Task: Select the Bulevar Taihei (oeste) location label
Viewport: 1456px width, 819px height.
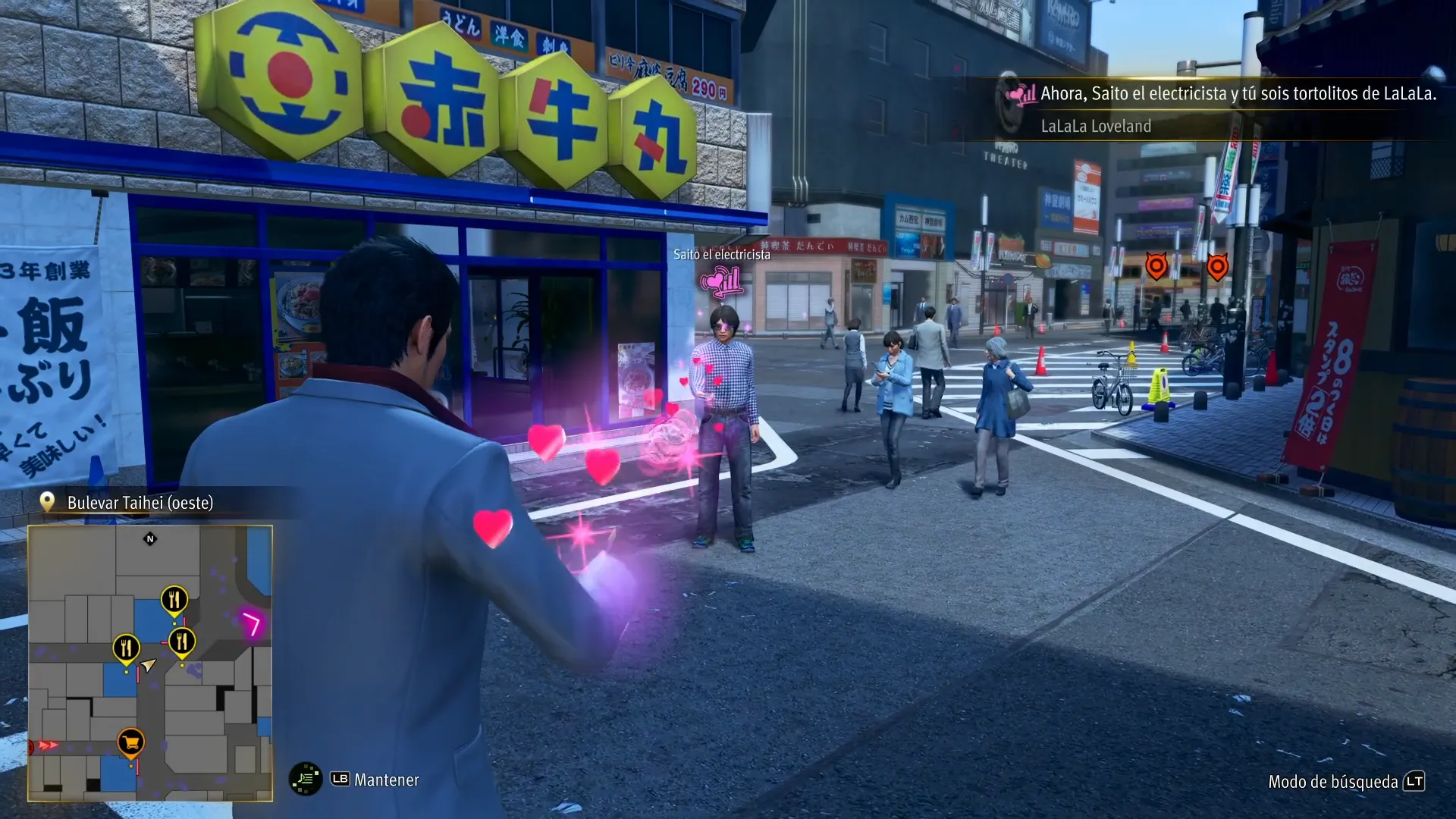Action: pyautogui.click(x=140, y=503)
